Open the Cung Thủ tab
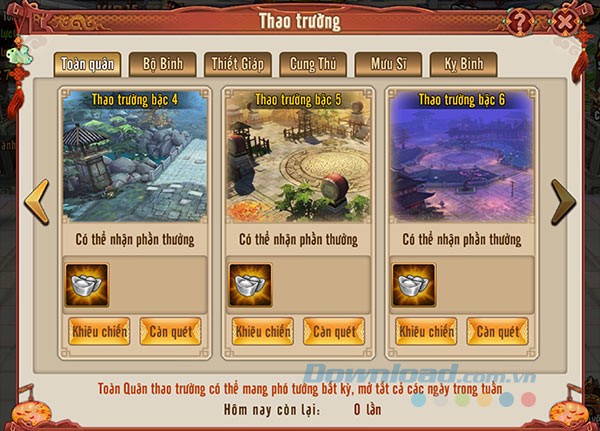Viewport: 600px width, 431px height. coord(311,64)
